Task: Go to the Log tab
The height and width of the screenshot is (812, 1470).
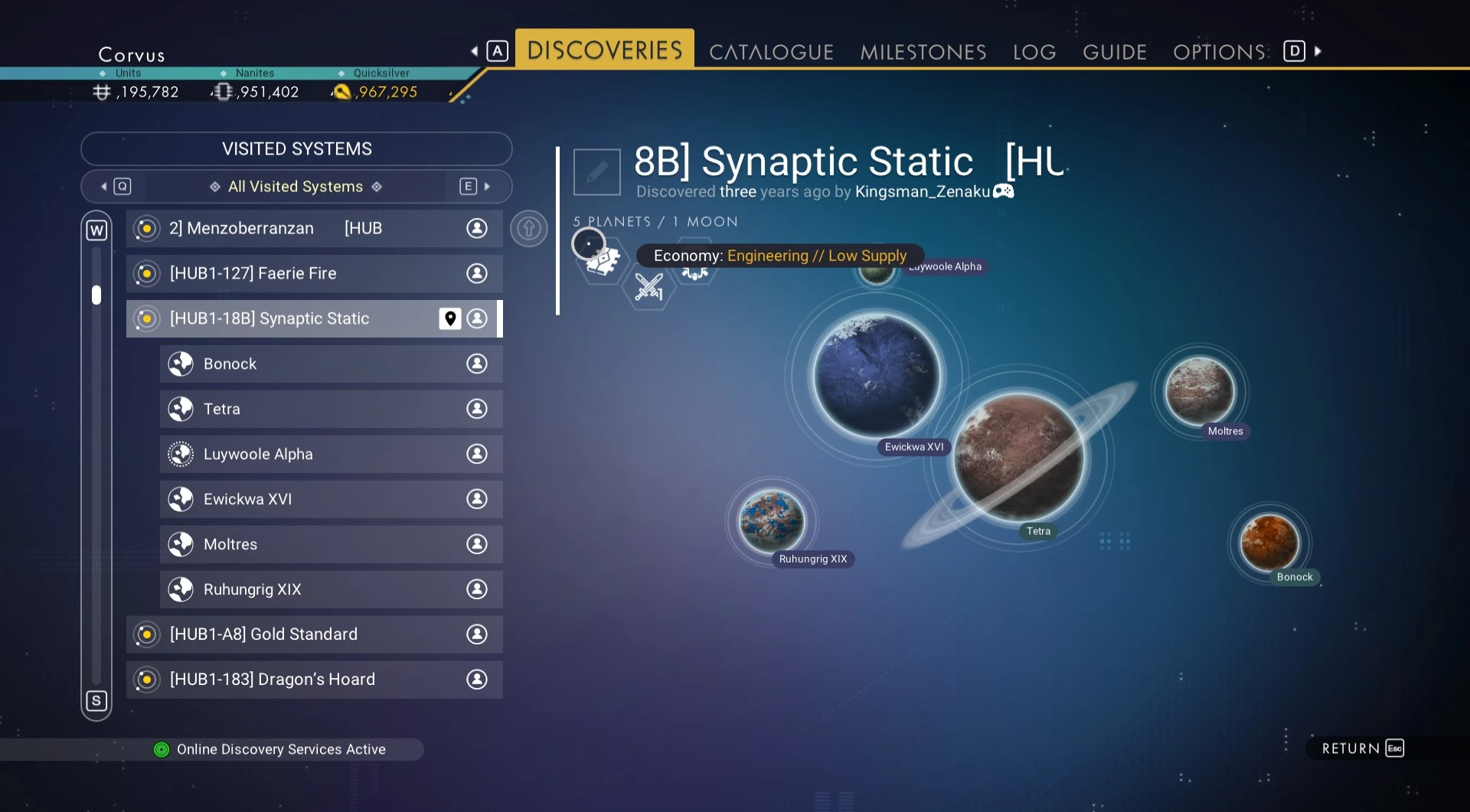Action: tap(1034, 52)
